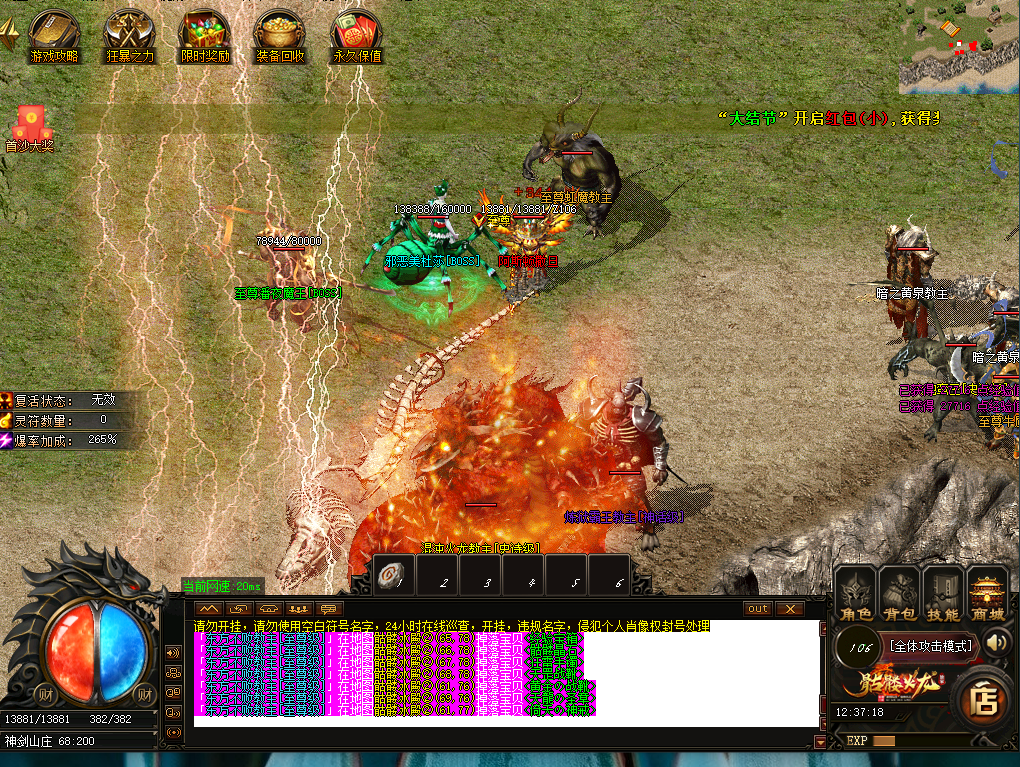The width and height of the screenshot is (1020, 767).
Task: Click the minimap in the corner
Action: (957, 46)
